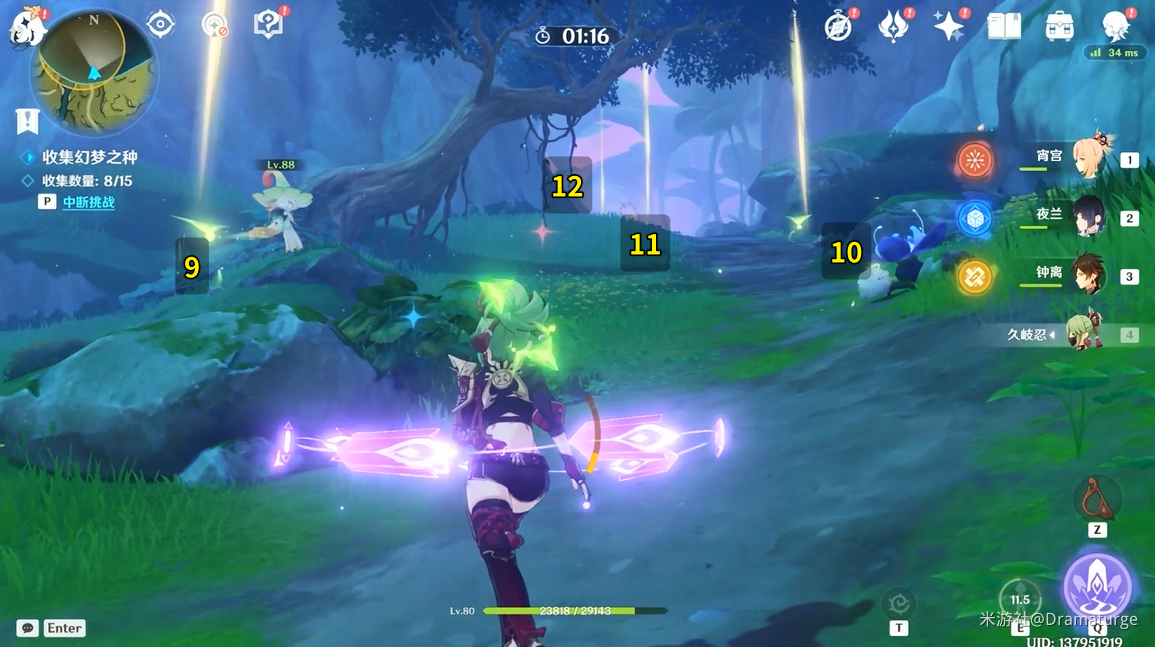Viewport: 1155px width, 647px height.
Task: Click the eye-shaped elemental sight icon
Action: (x=161, y=24)
